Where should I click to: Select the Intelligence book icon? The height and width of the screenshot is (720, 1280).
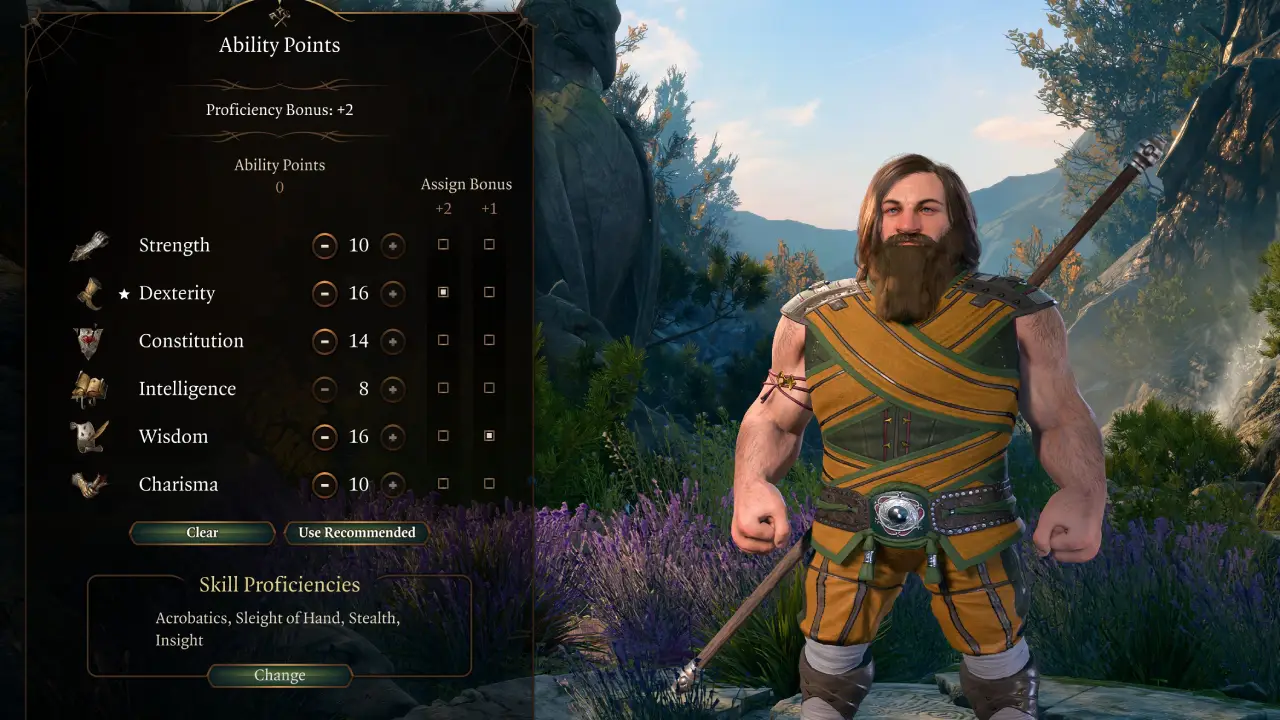pos(89,387)
